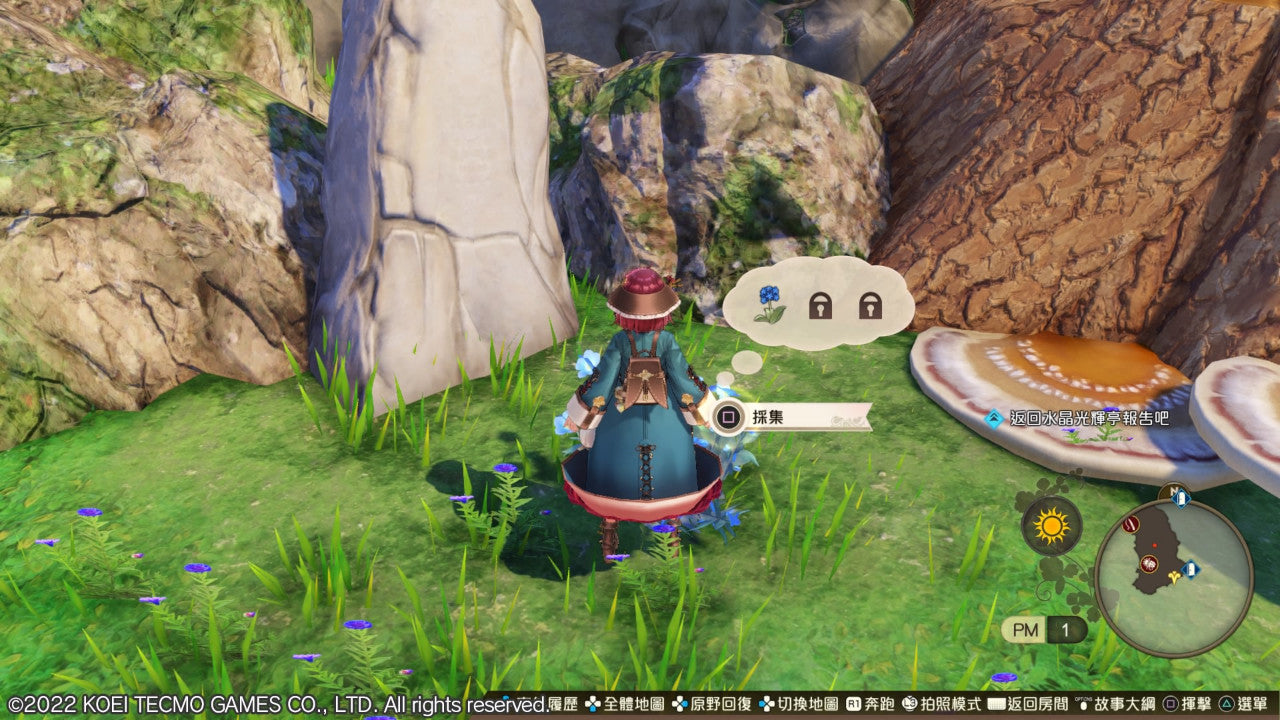The width and height of the screenshot is (1280, 720).
Task: Select the blue flower icon in the thought bubble
Action: click(x=769, y=303)
